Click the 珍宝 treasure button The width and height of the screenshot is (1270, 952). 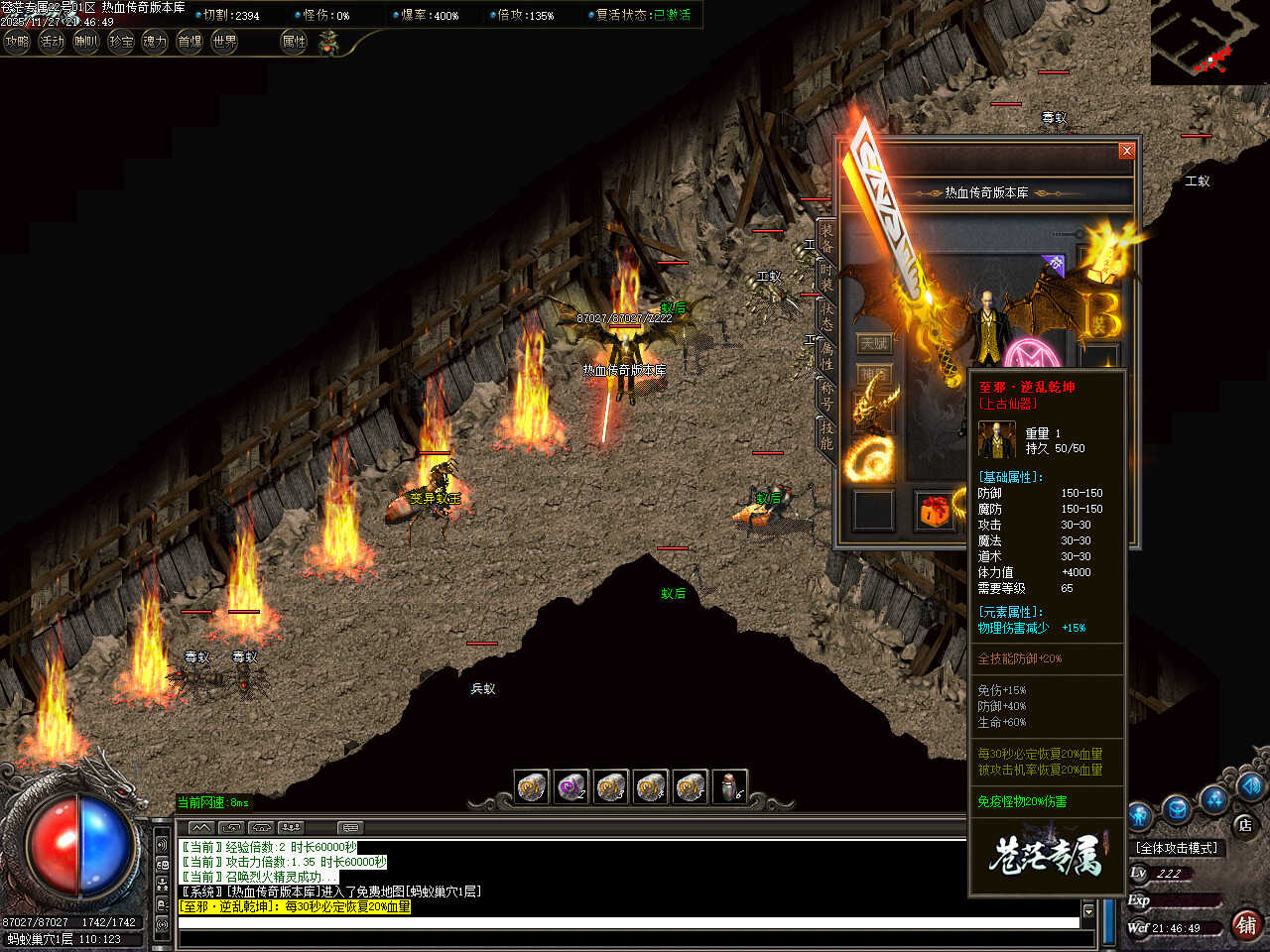click(x=121, y=42)
